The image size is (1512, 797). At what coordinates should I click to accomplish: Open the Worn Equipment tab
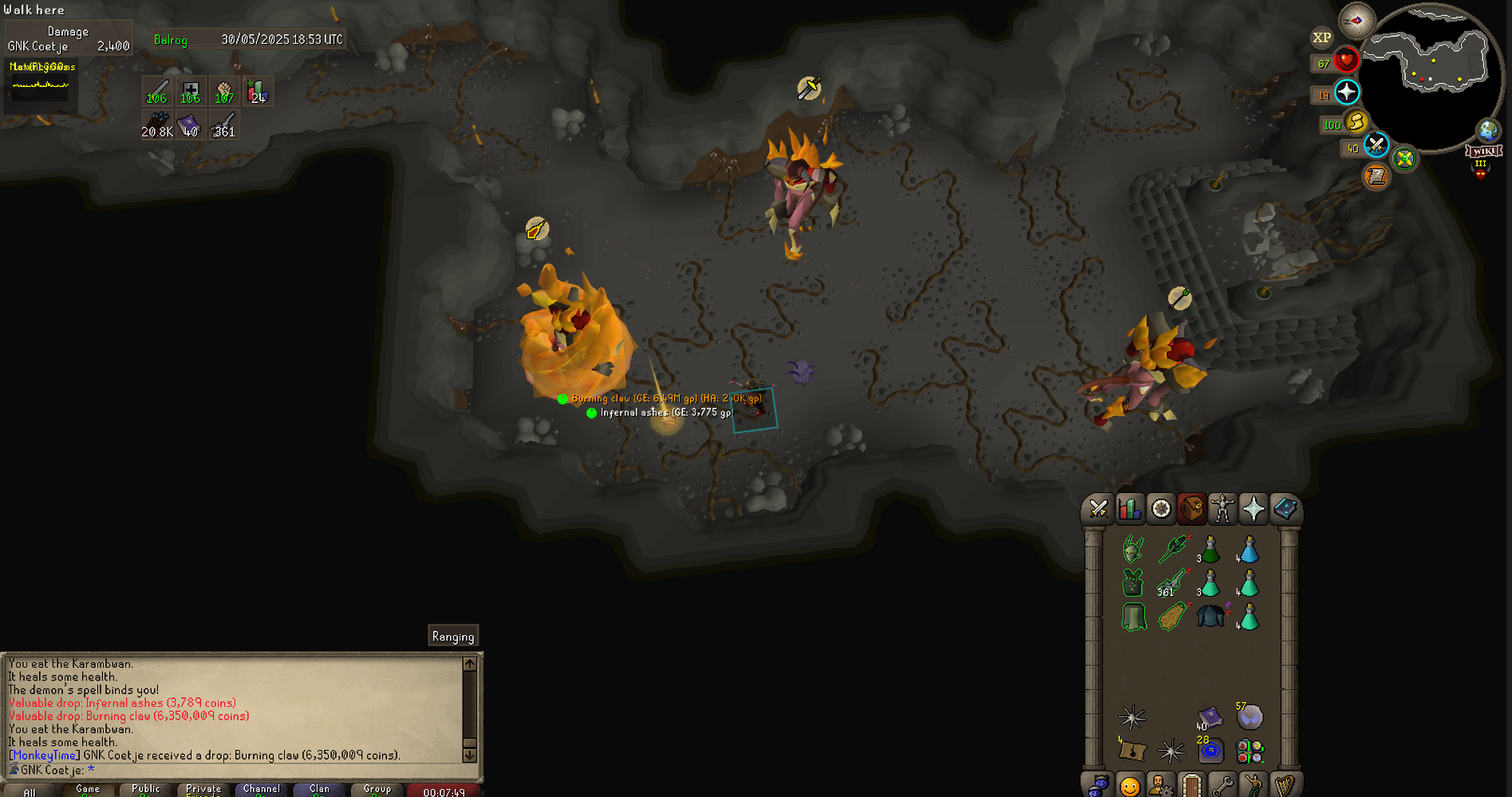1222,509
